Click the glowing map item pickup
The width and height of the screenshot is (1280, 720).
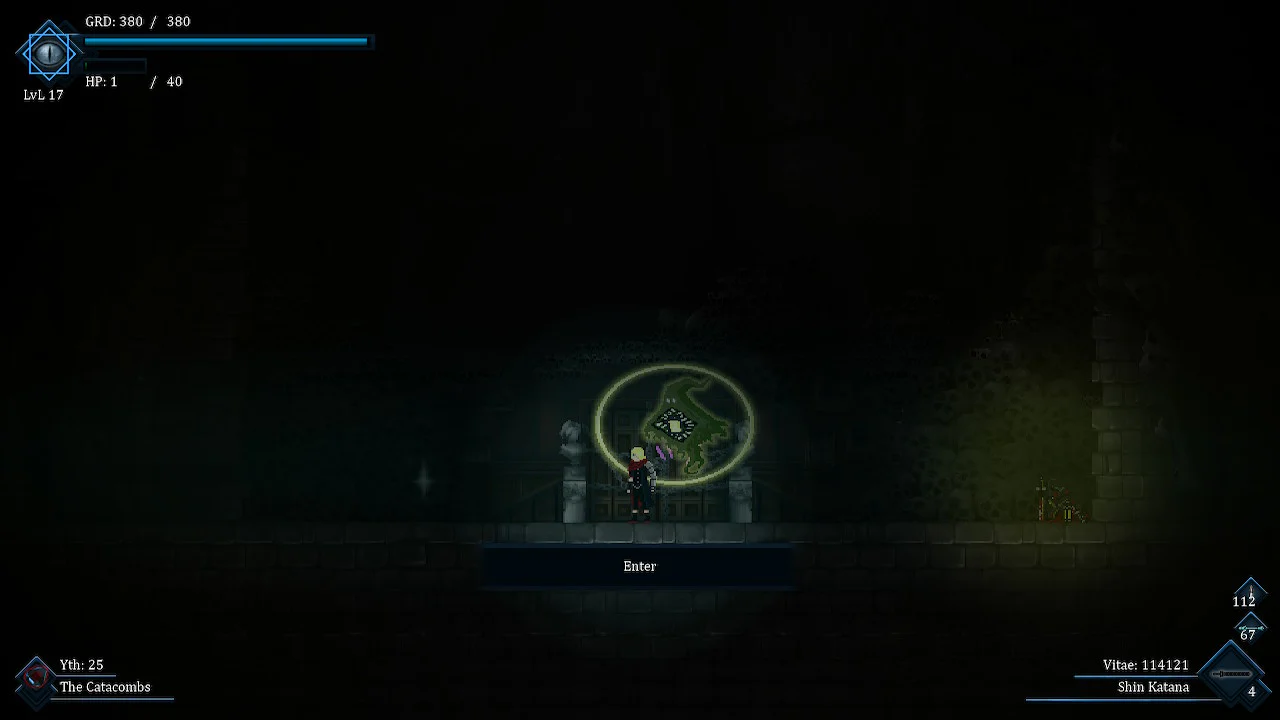(x=677, y=425)
